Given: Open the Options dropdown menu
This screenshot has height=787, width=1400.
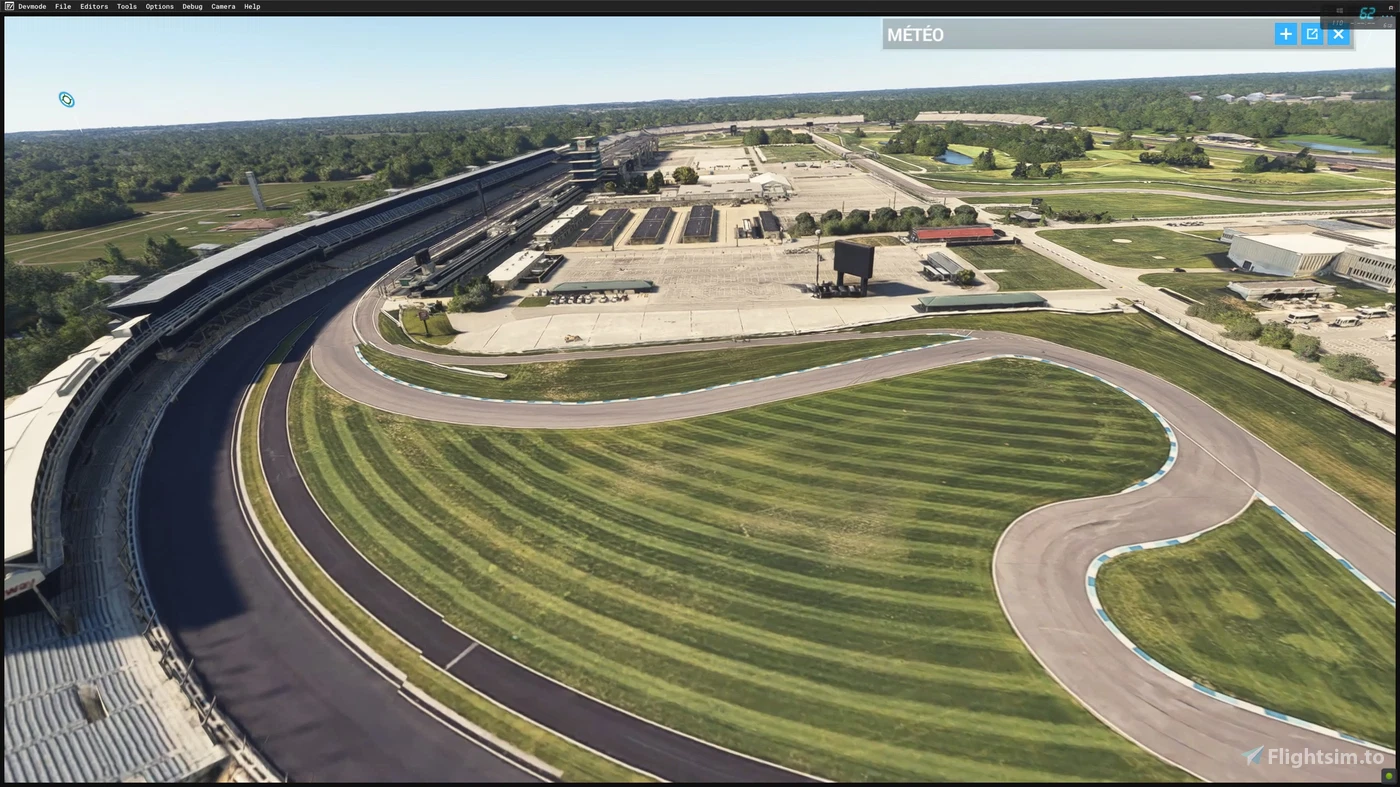Looking at the screenshot, I should [158, 6].
